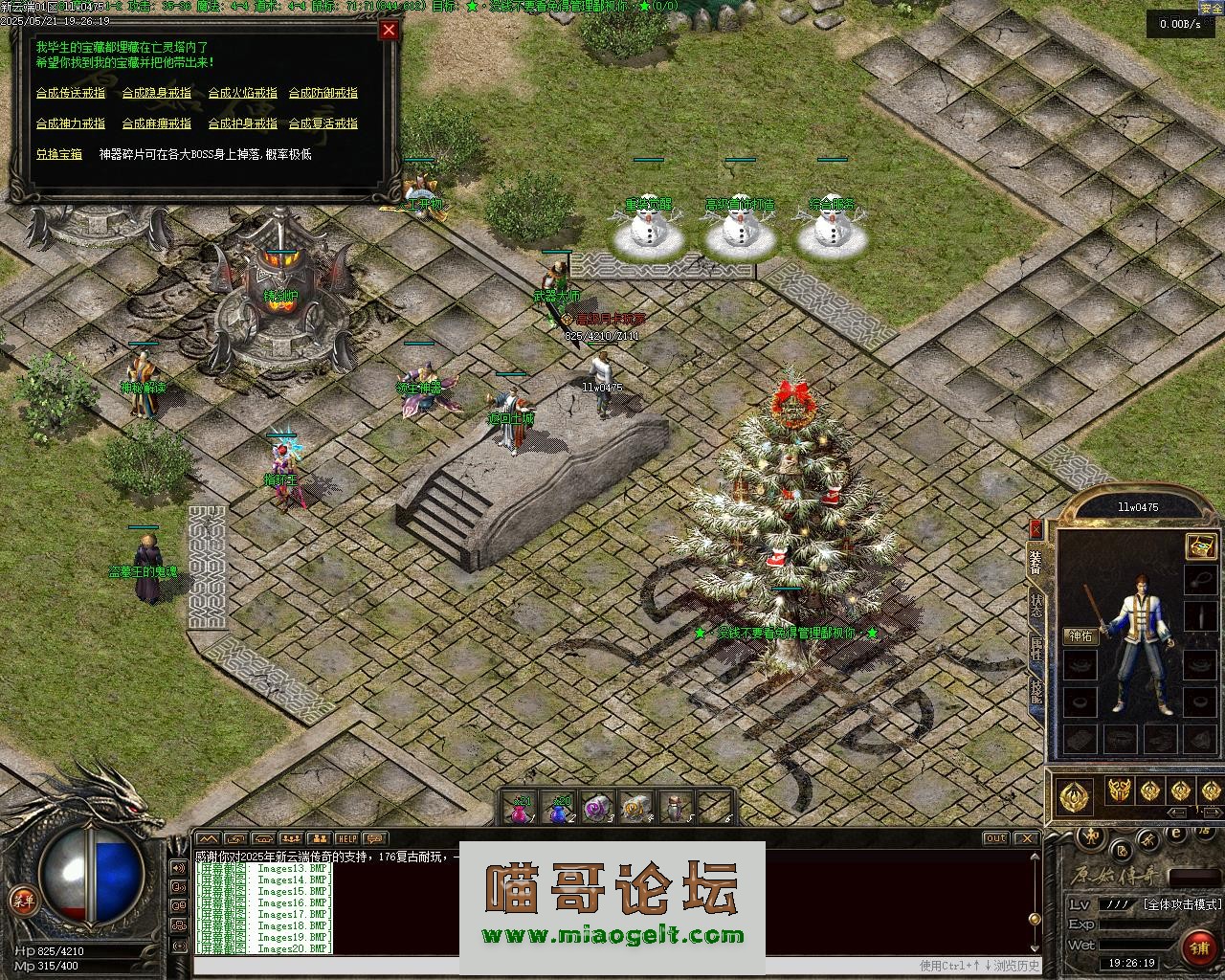Image resolution: width=1225 pixels, height=980 pixels.
Task: Close the NPC dialogue window
Action: click(x=389, y=30)
